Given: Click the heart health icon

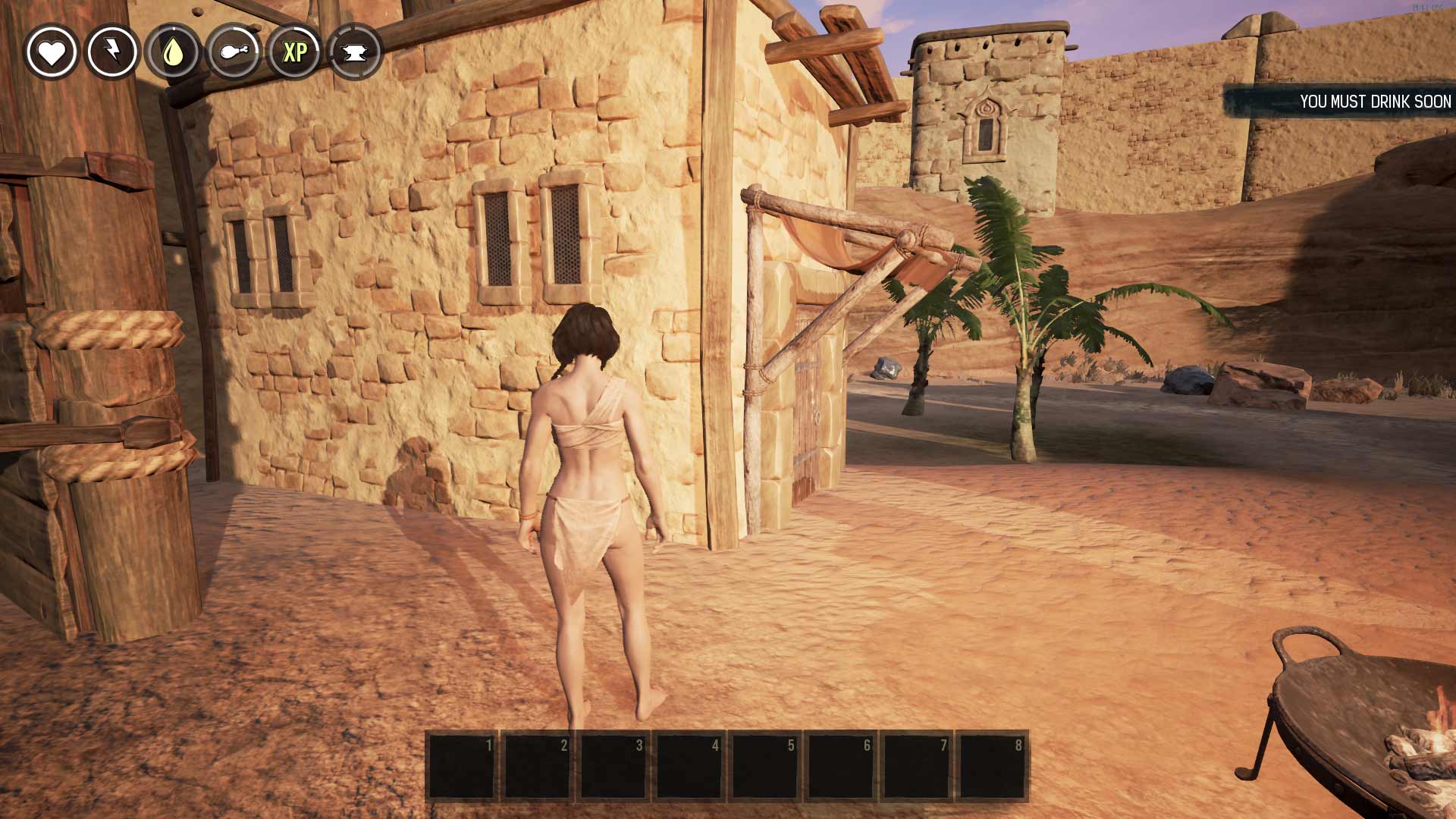Looking at the screenshot, I should coord(52,52).
